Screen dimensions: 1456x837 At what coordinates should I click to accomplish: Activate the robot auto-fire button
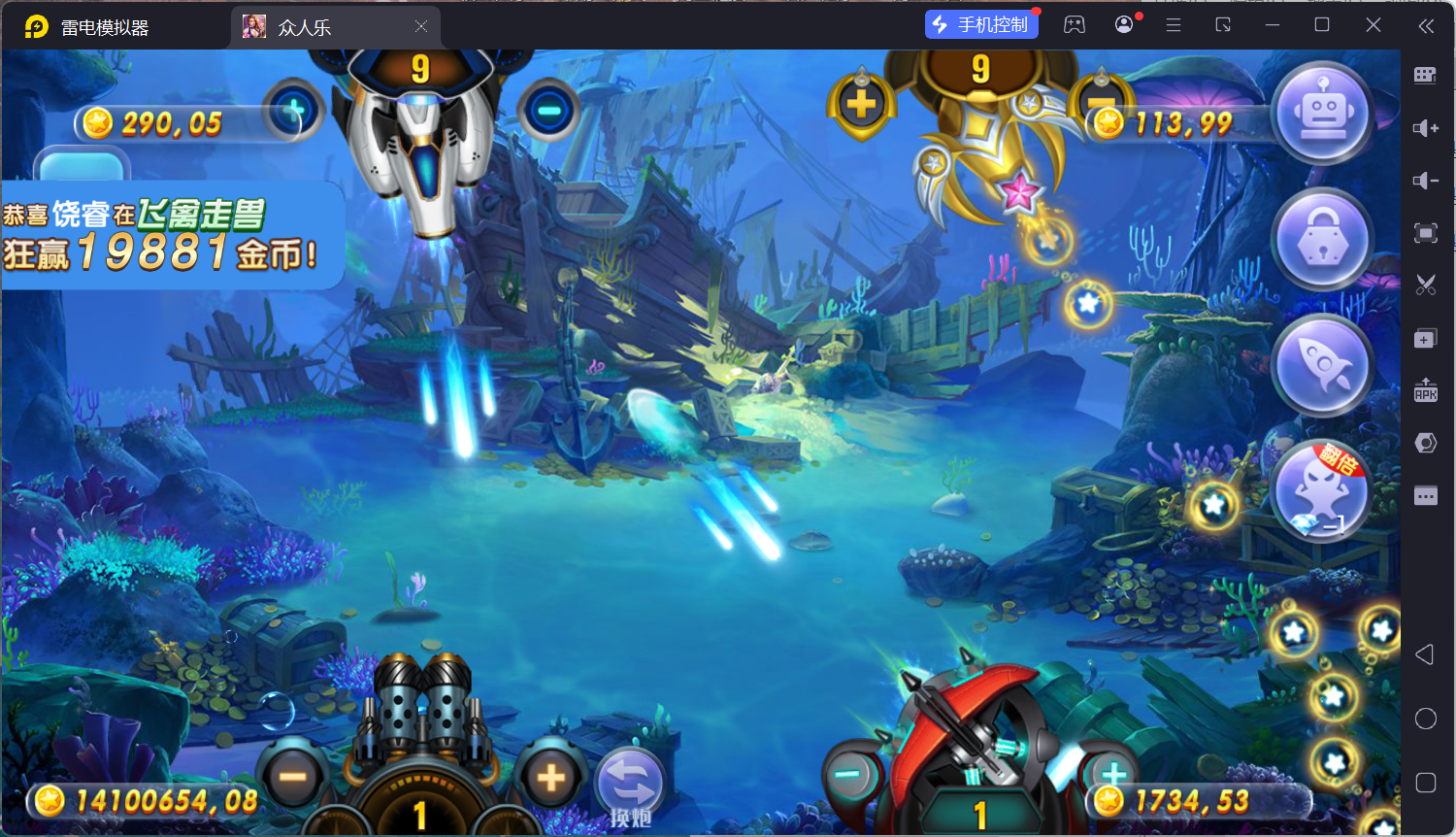tap(1322, 113)
